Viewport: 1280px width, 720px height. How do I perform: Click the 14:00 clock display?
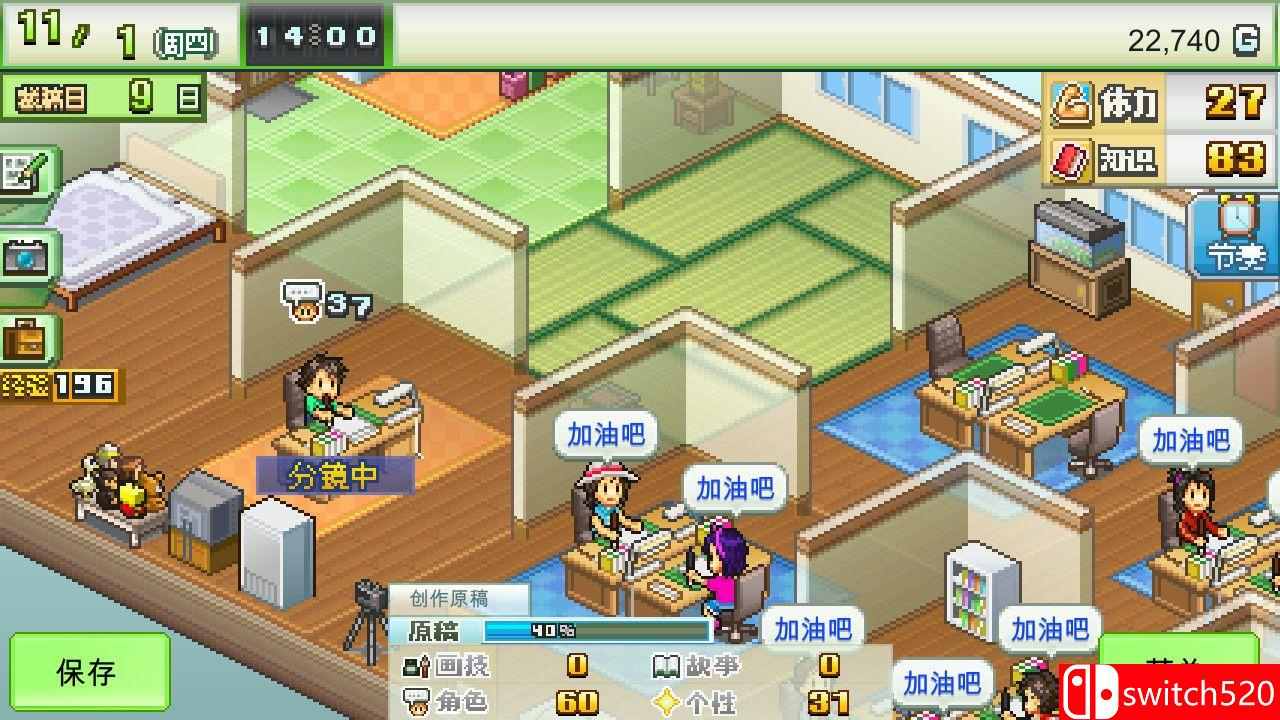coord(316,33)
